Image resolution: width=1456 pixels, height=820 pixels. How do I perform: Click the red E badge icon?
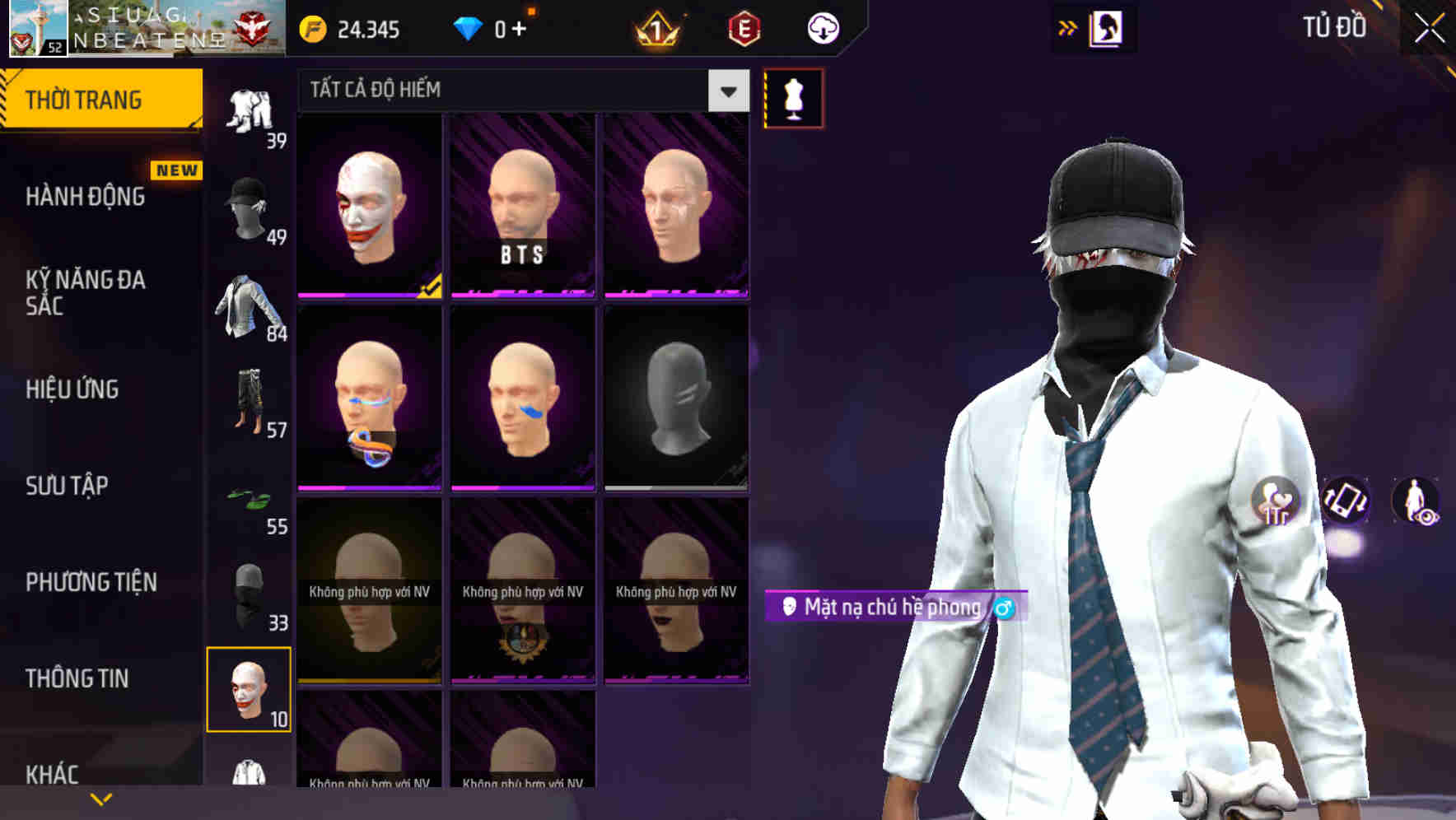click(744, 27)
